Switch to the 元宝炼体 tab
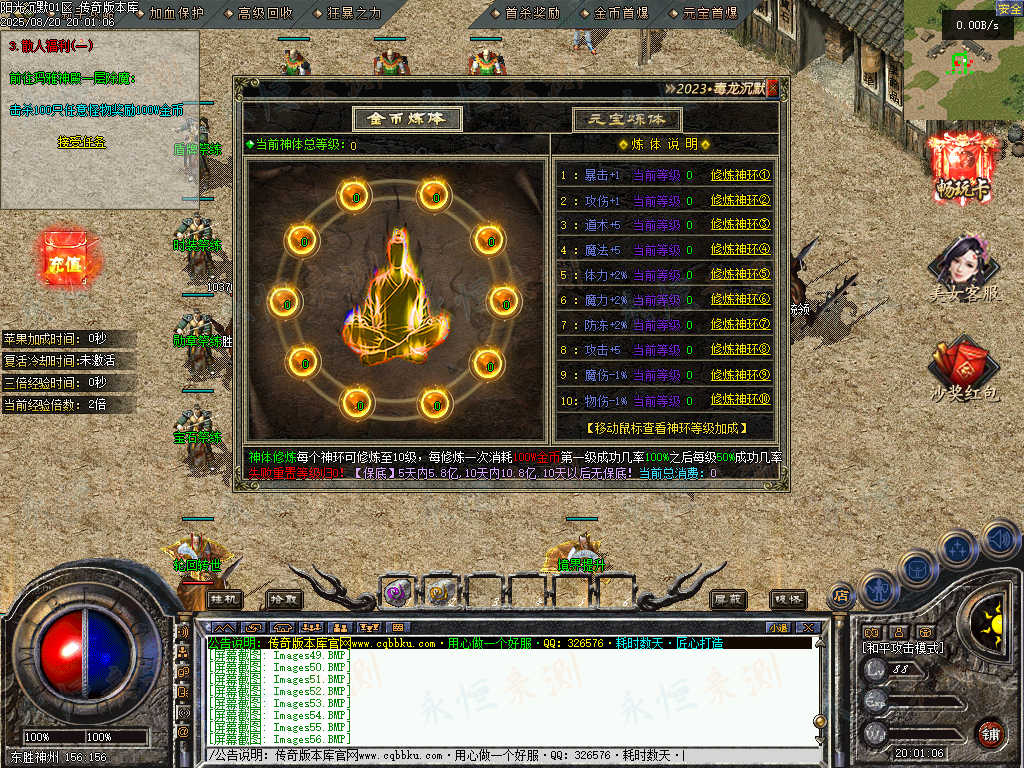Viewport: 1024px width, 768px height. [x=627, y=119]
